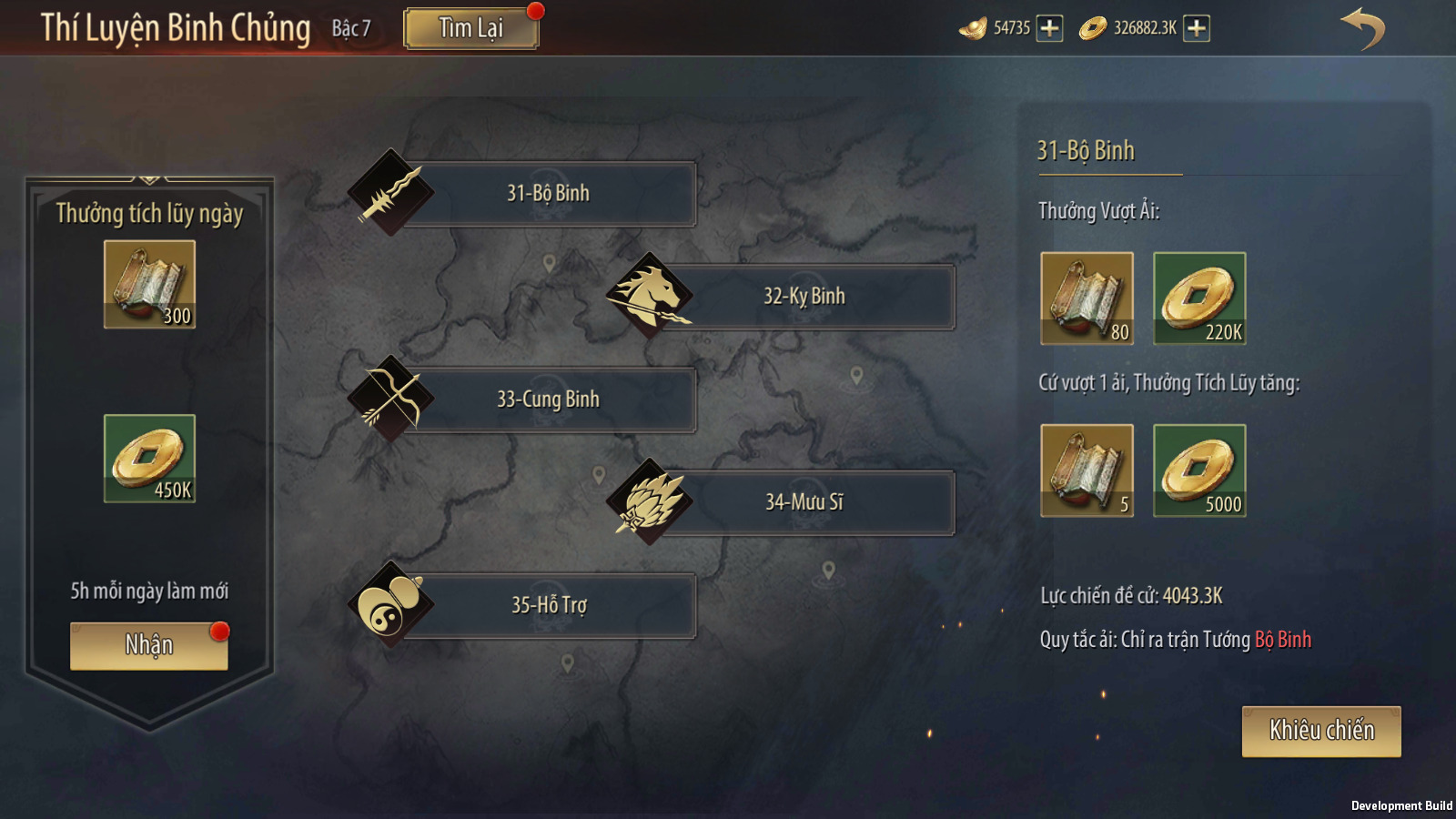View the 80 scroll stage reward
This screenshot has width=1456, height=819.
[x=1087, y=298]
